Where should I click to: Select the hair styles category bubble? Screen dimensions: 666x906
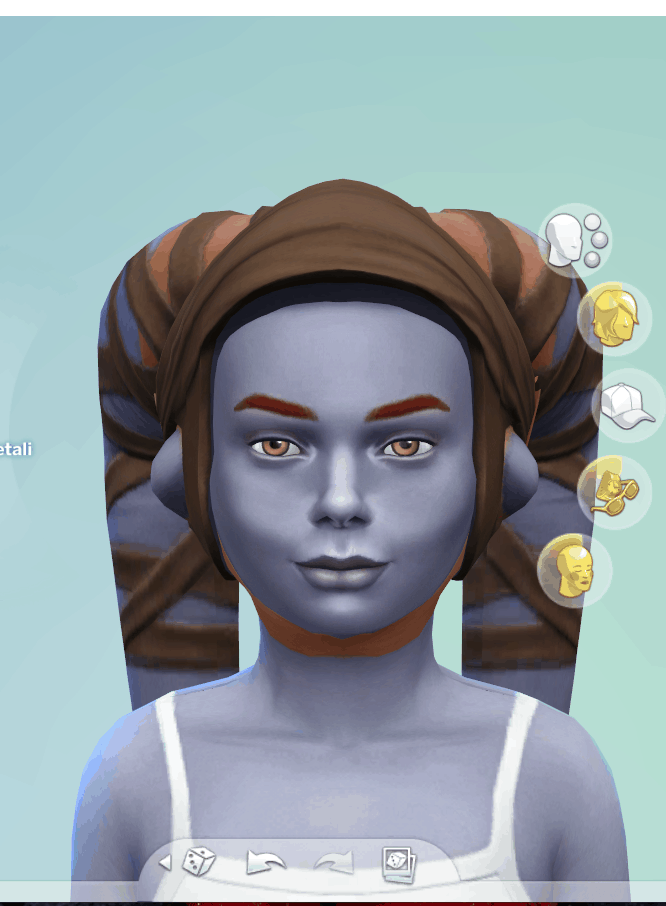tap(613, 319)
